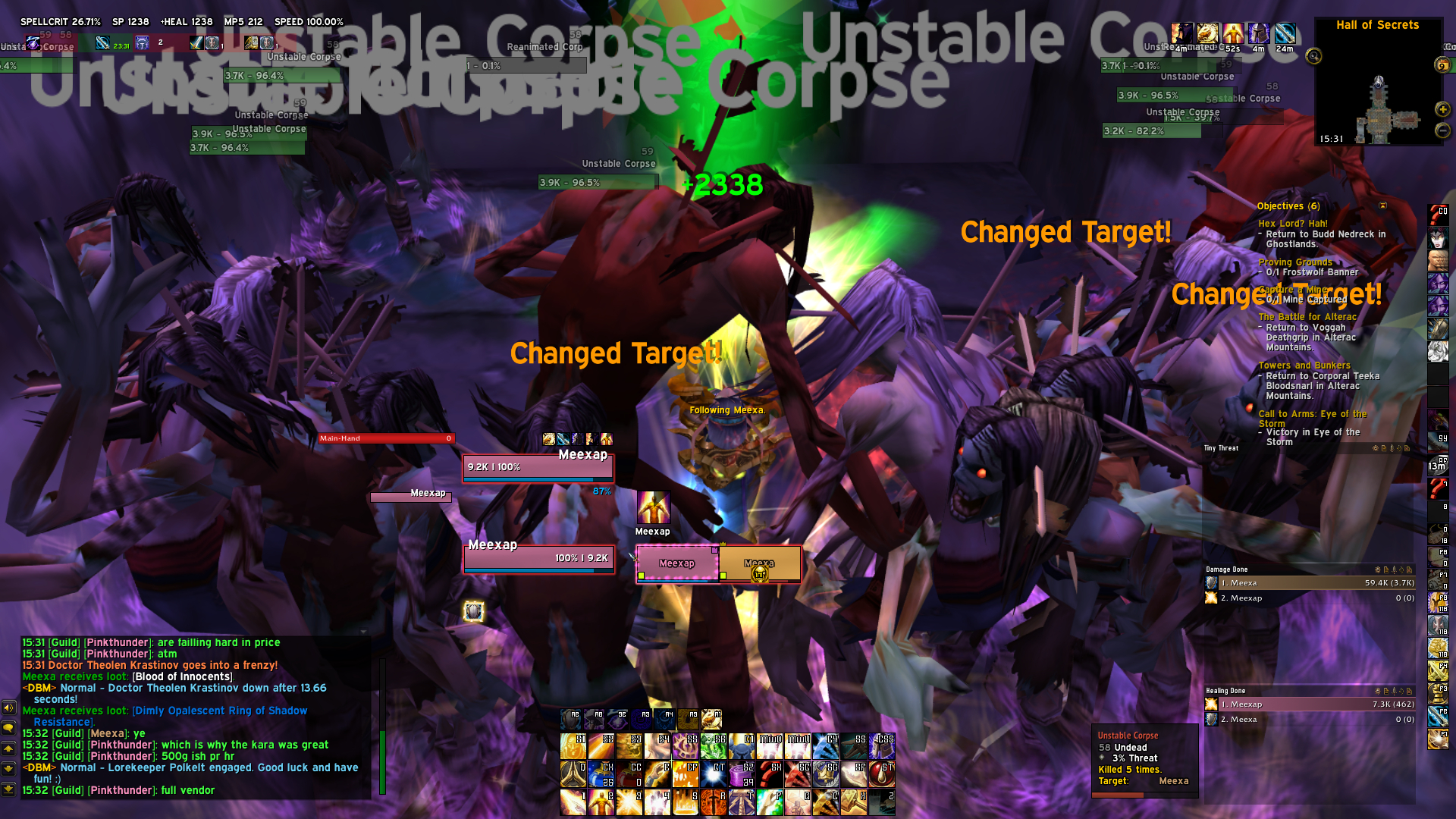Activate the praying hands ability on Q

point(572,775)
